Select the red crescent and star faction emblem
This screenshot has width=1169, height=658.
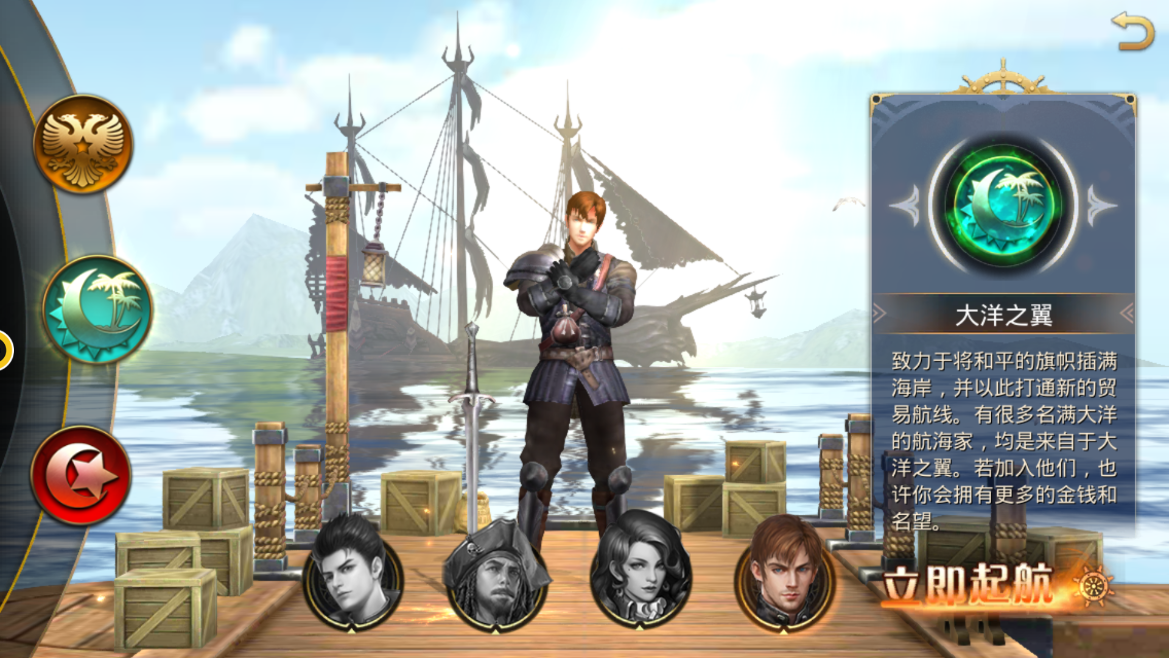pyautogui.click(x=81, y=475)
